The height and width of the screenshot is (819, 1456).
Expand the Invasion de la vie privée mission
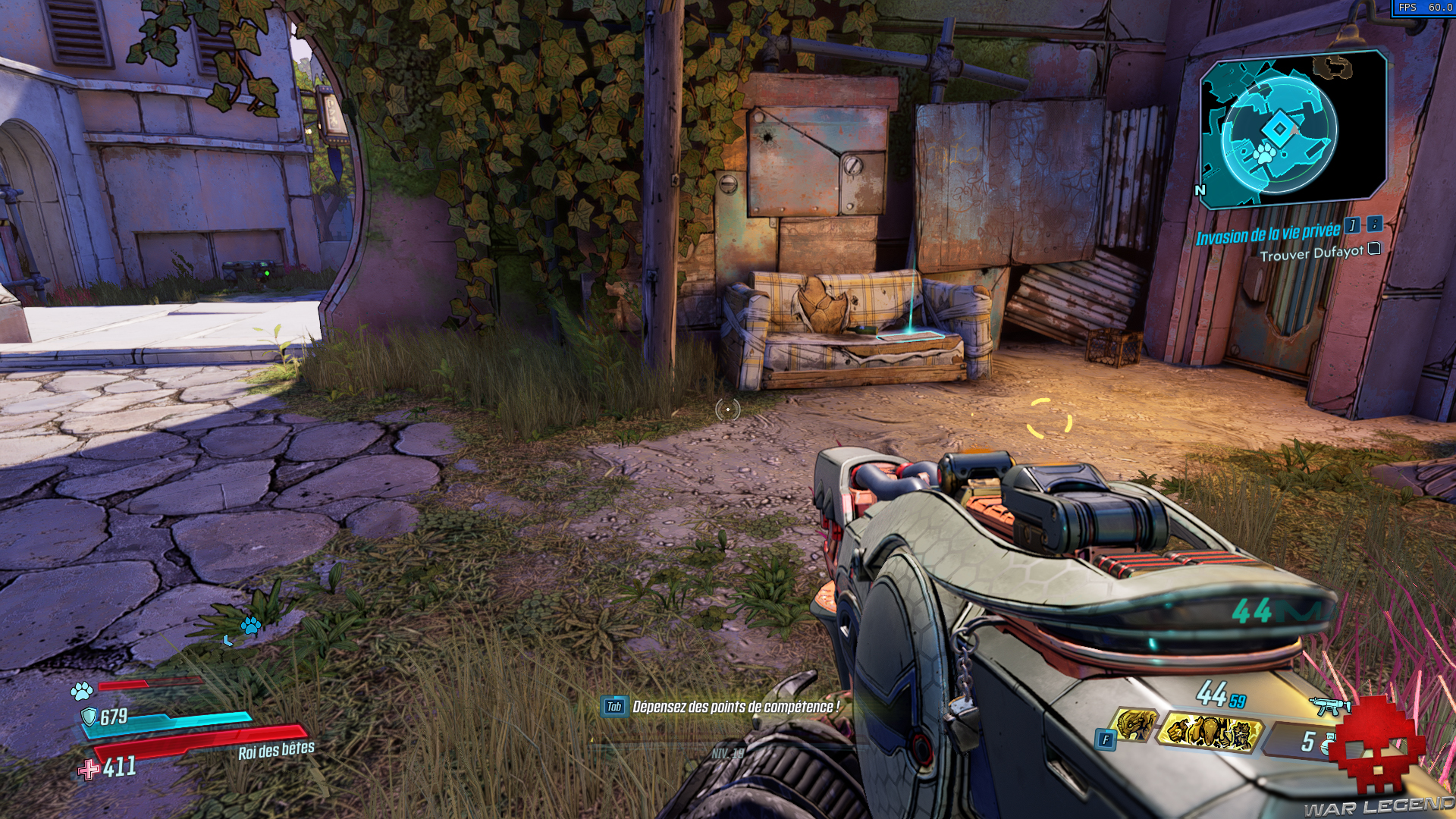[1268, 234]
